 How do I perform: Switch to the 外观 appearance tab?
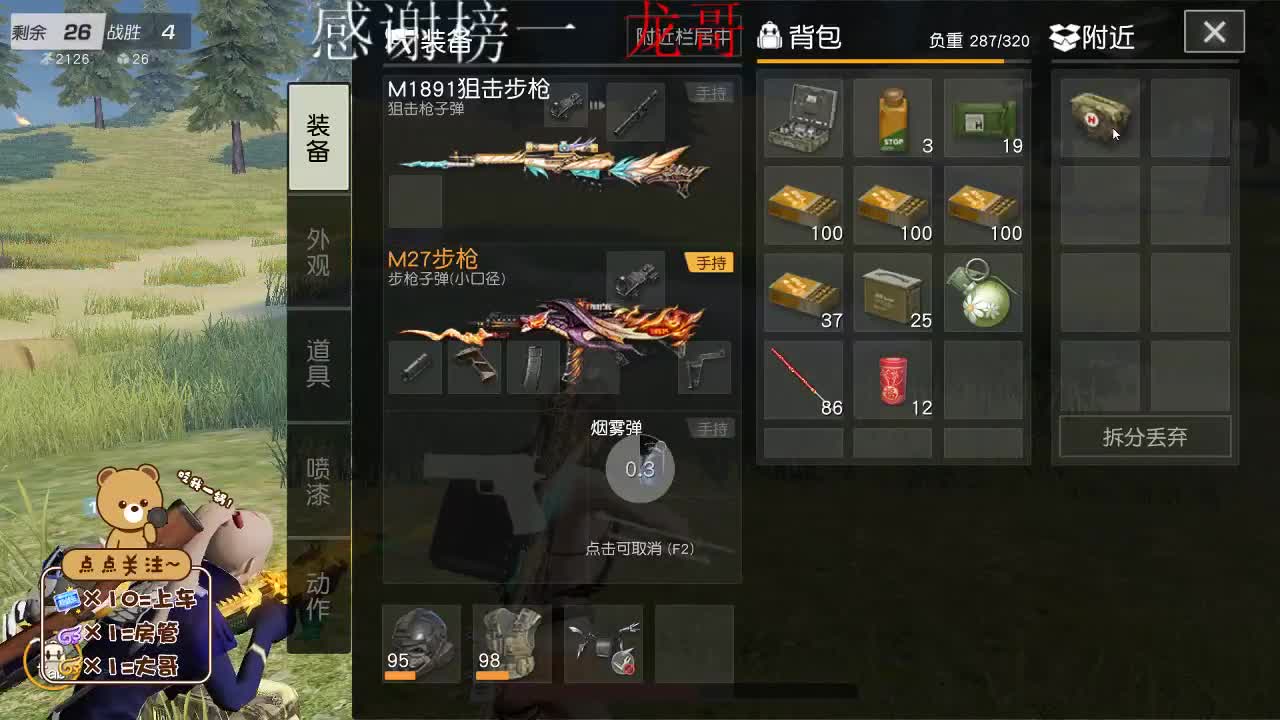pos(318,251)
